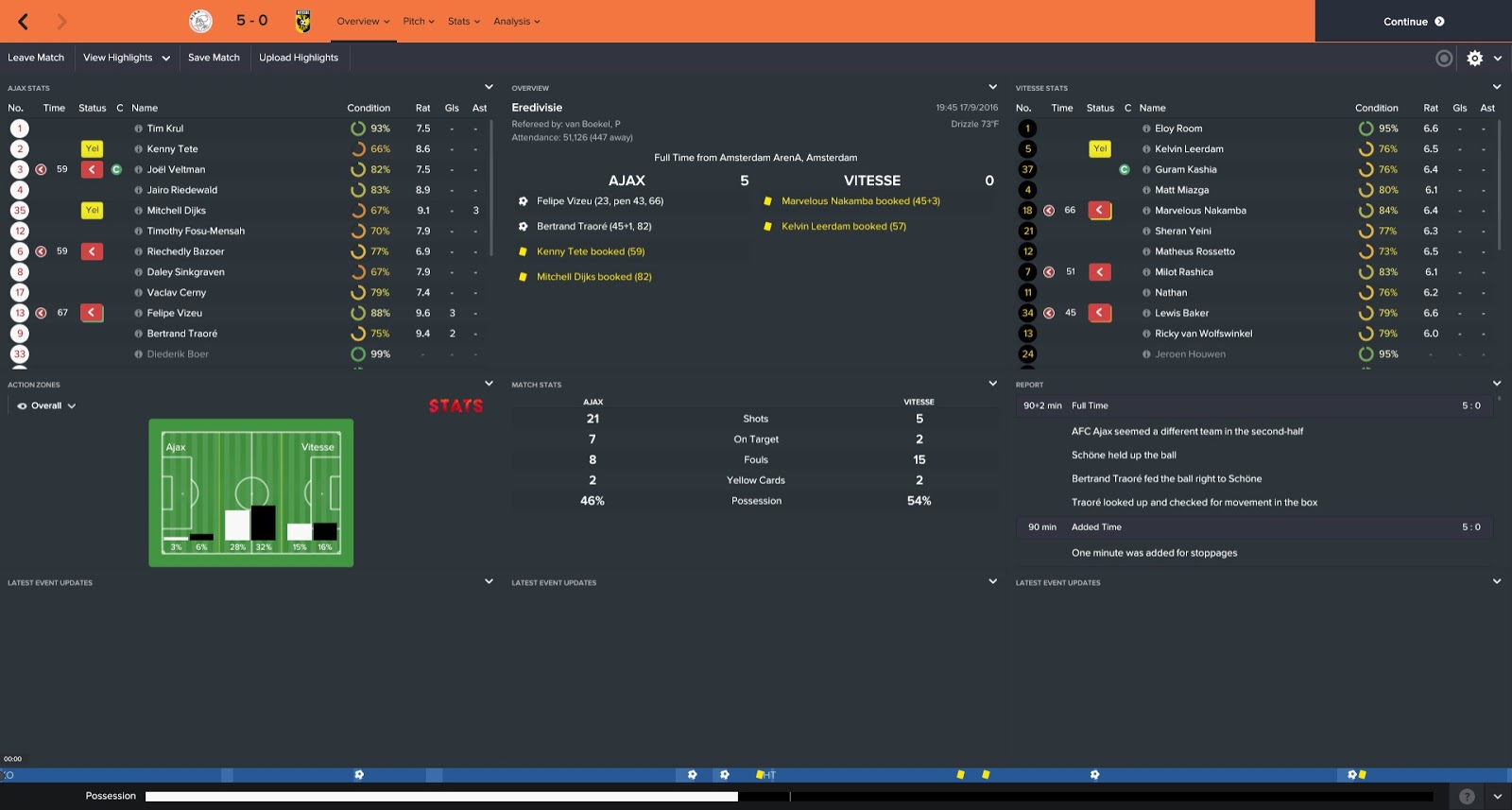Open the View Highlights dropdown menu
Screen dimensions: 1512x810
pyautogui.click(x=126, y=58)
